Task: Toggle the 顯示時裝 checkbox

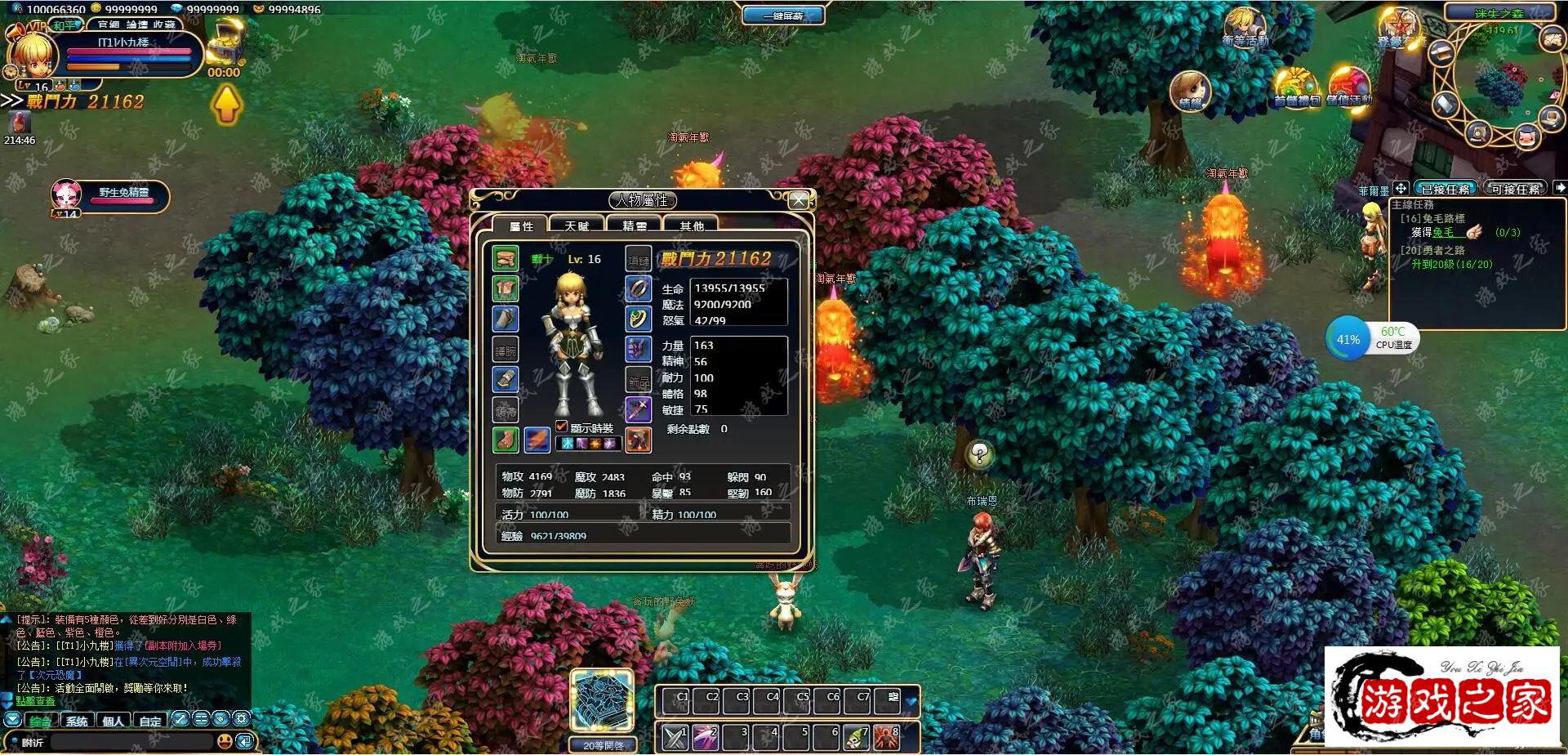Action: 562,427
